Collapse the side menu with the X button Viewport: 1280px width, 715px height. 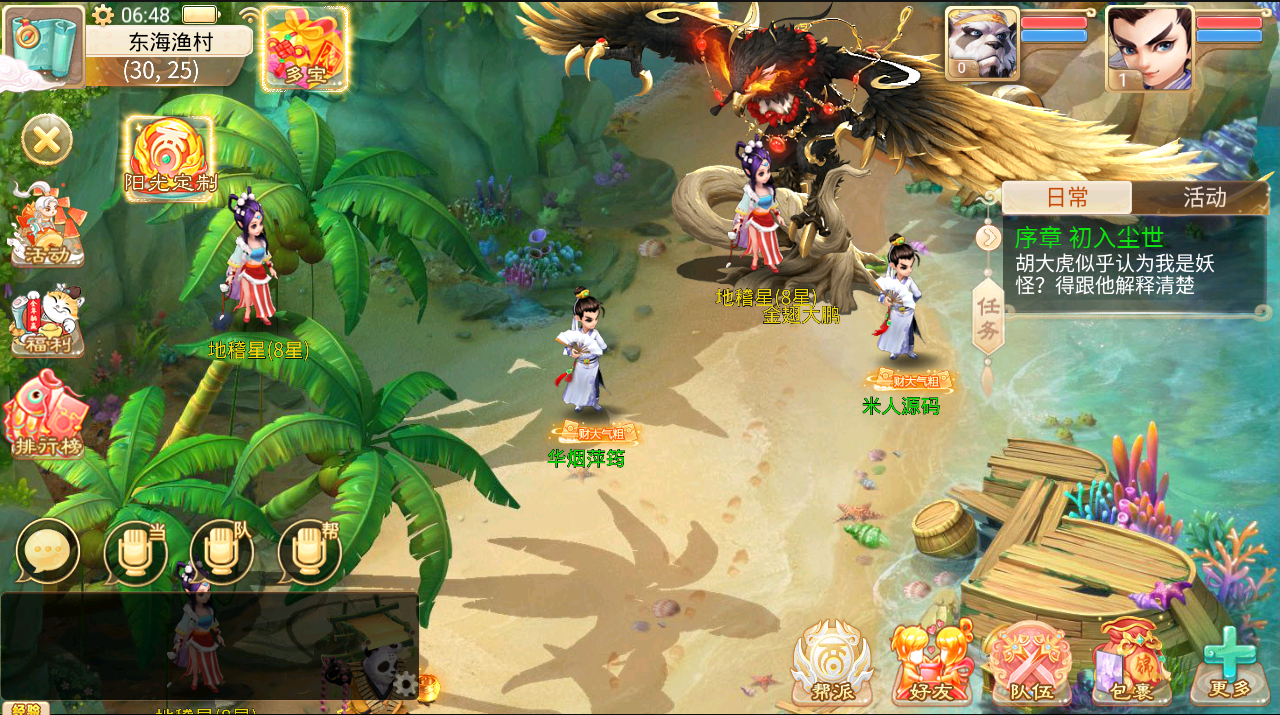(47, 140)
